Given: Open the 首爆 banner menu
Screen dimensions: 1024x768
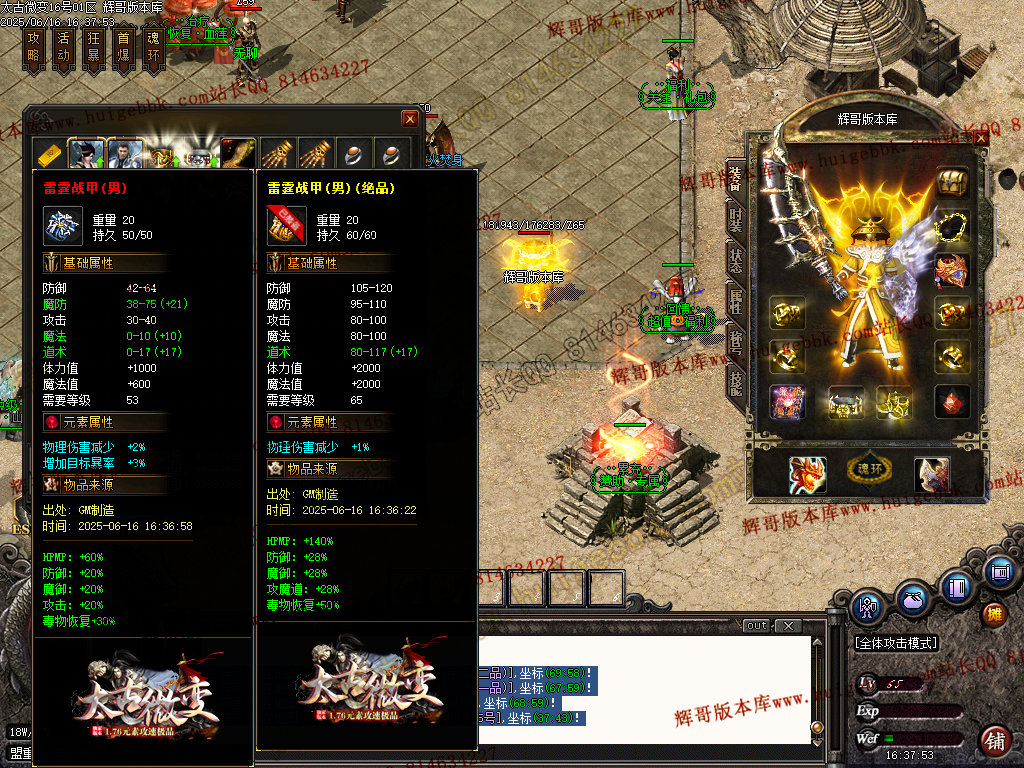Looking at the screenshot, I should (123, 48).
